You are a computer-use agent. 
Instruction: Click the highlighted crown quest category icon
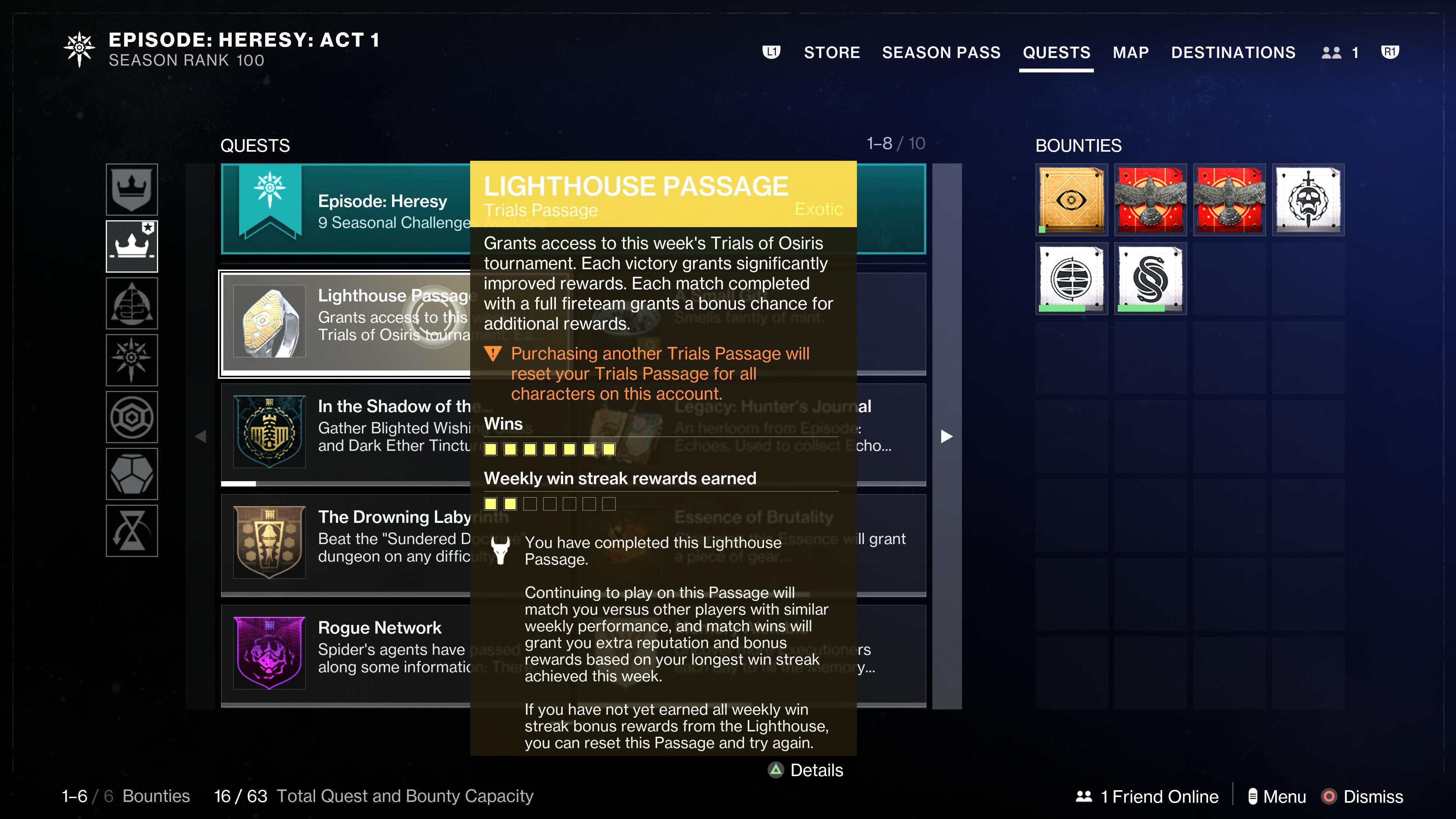tap(132, 246)
